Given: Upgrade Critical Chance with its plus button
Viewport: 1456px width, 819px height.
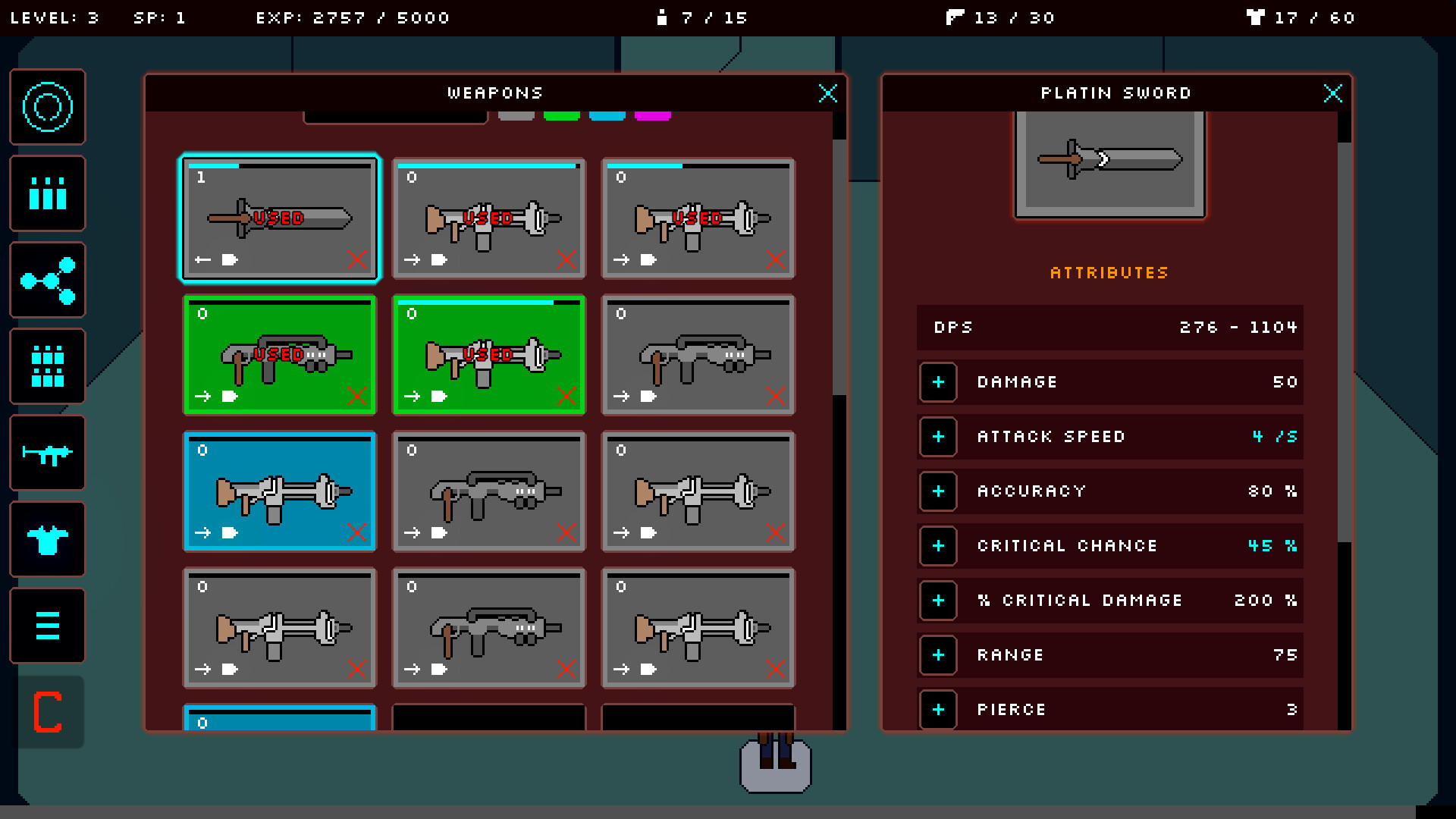Looking at the screenshot, I should (x=938, y=546).
